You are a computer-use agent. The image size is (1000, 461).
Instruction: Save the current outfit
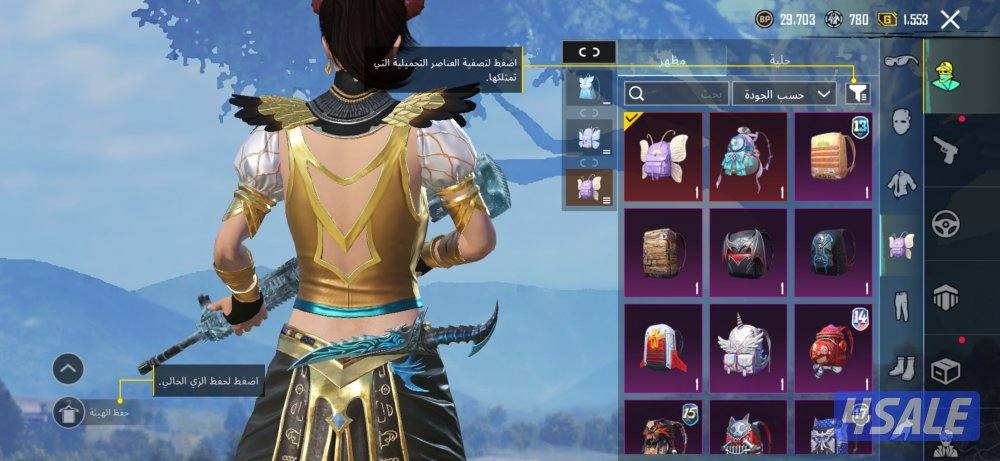tap(68, 411)
